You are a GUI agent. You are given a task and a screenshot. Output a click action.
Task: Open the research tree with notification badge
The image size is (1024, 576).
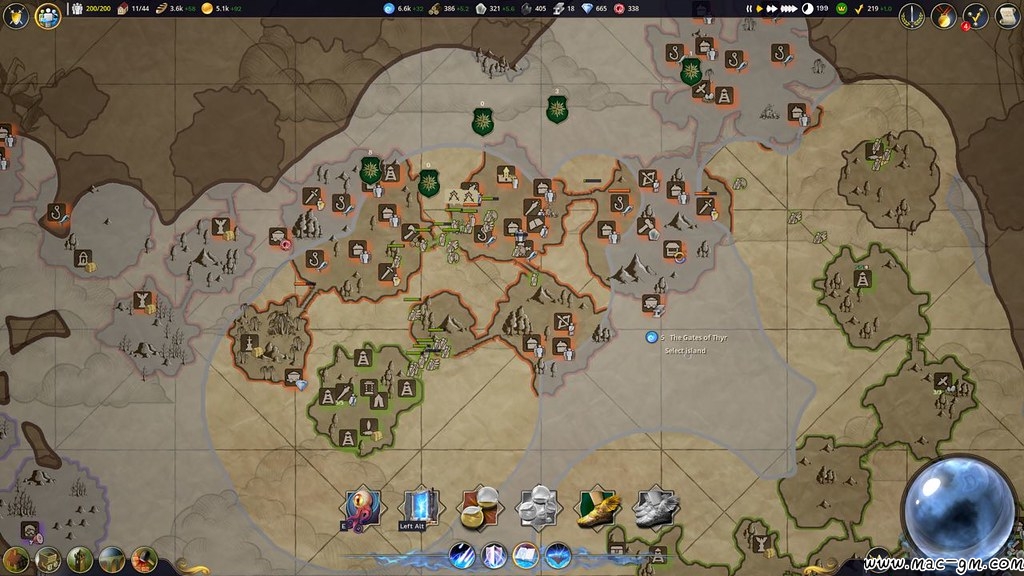tap(975, 15)
